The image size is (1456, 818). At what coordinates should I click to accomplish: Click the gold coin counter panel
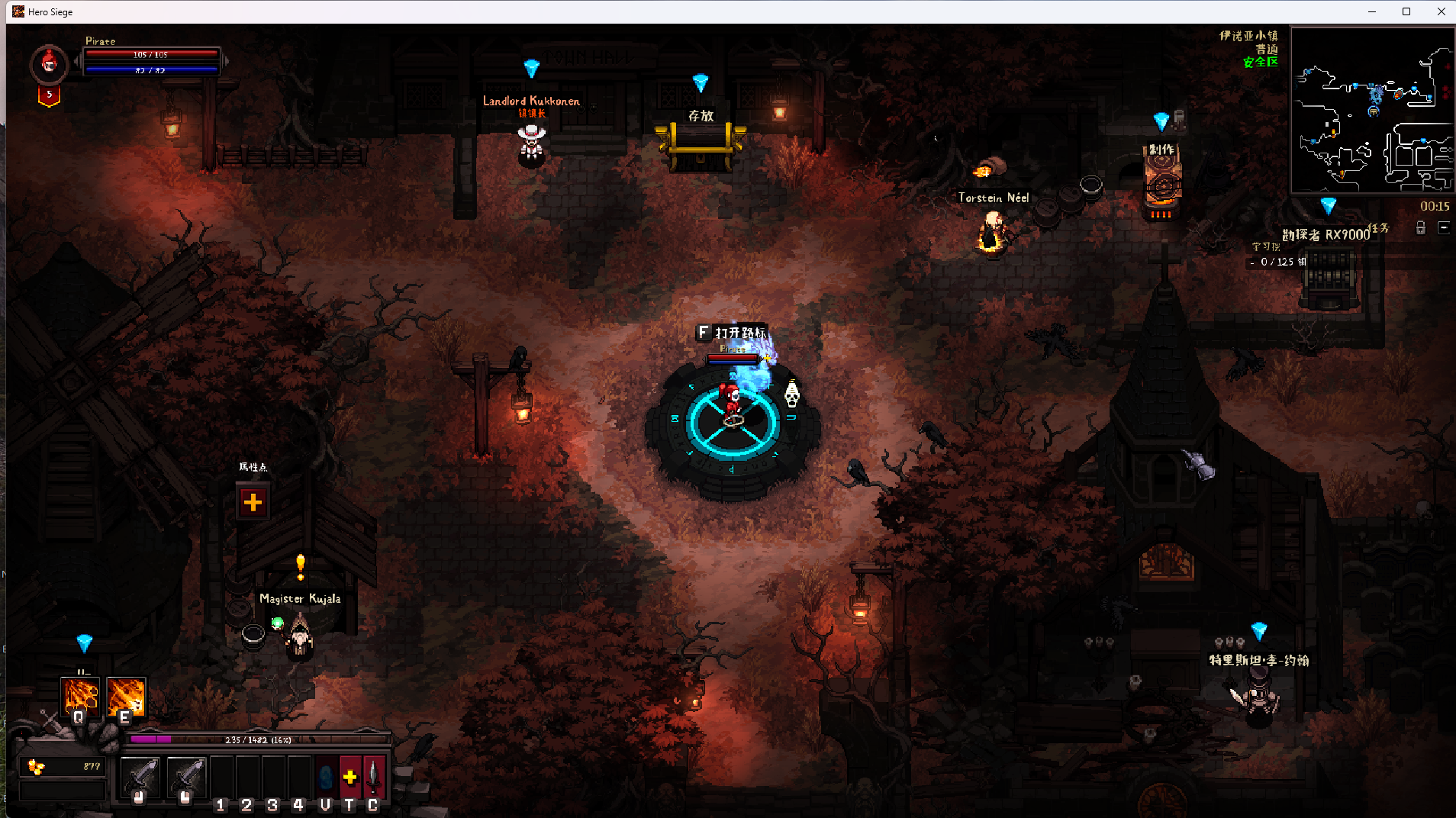(63, 766)
